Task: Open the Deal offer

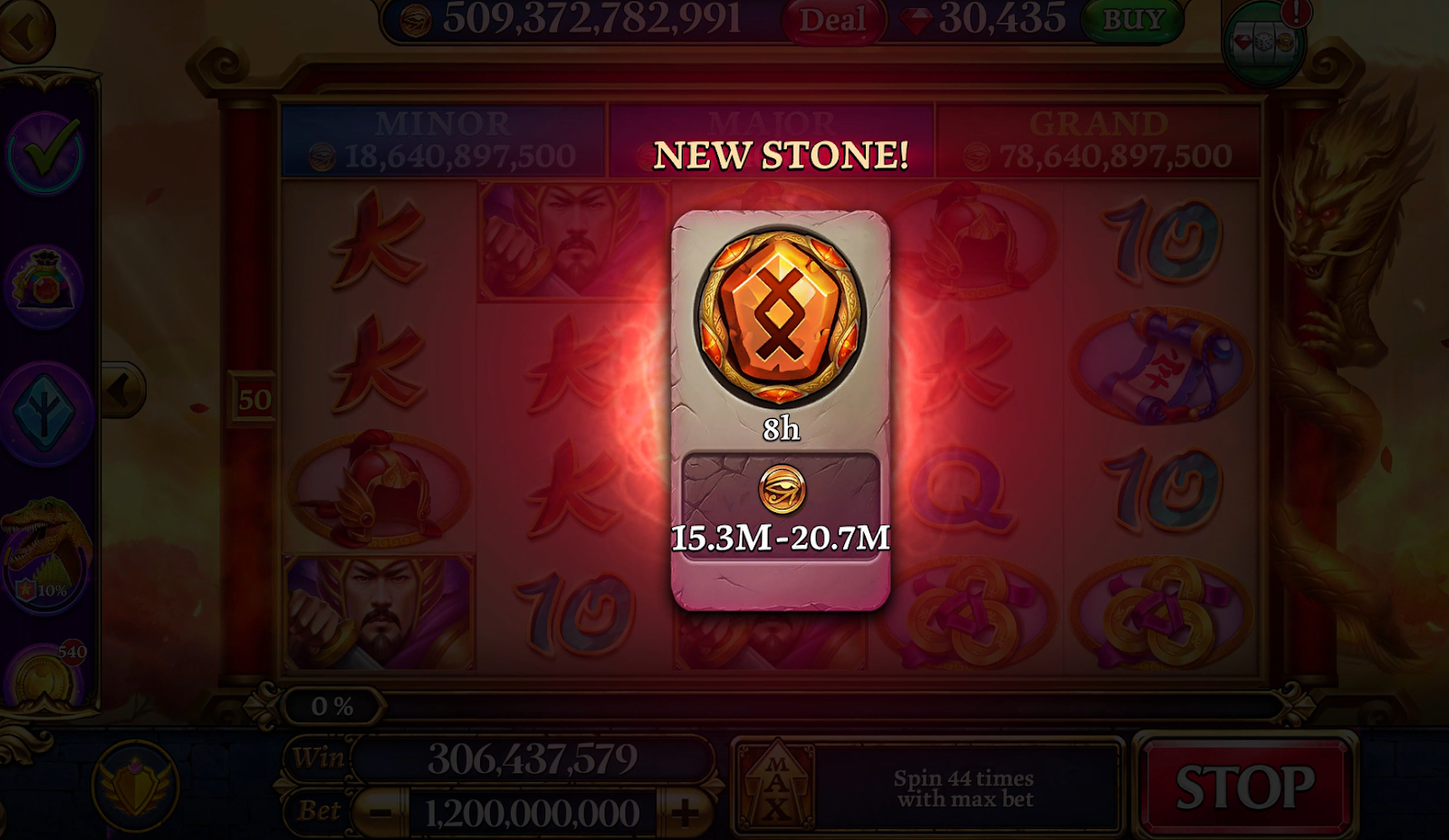Action: [831, 20]
